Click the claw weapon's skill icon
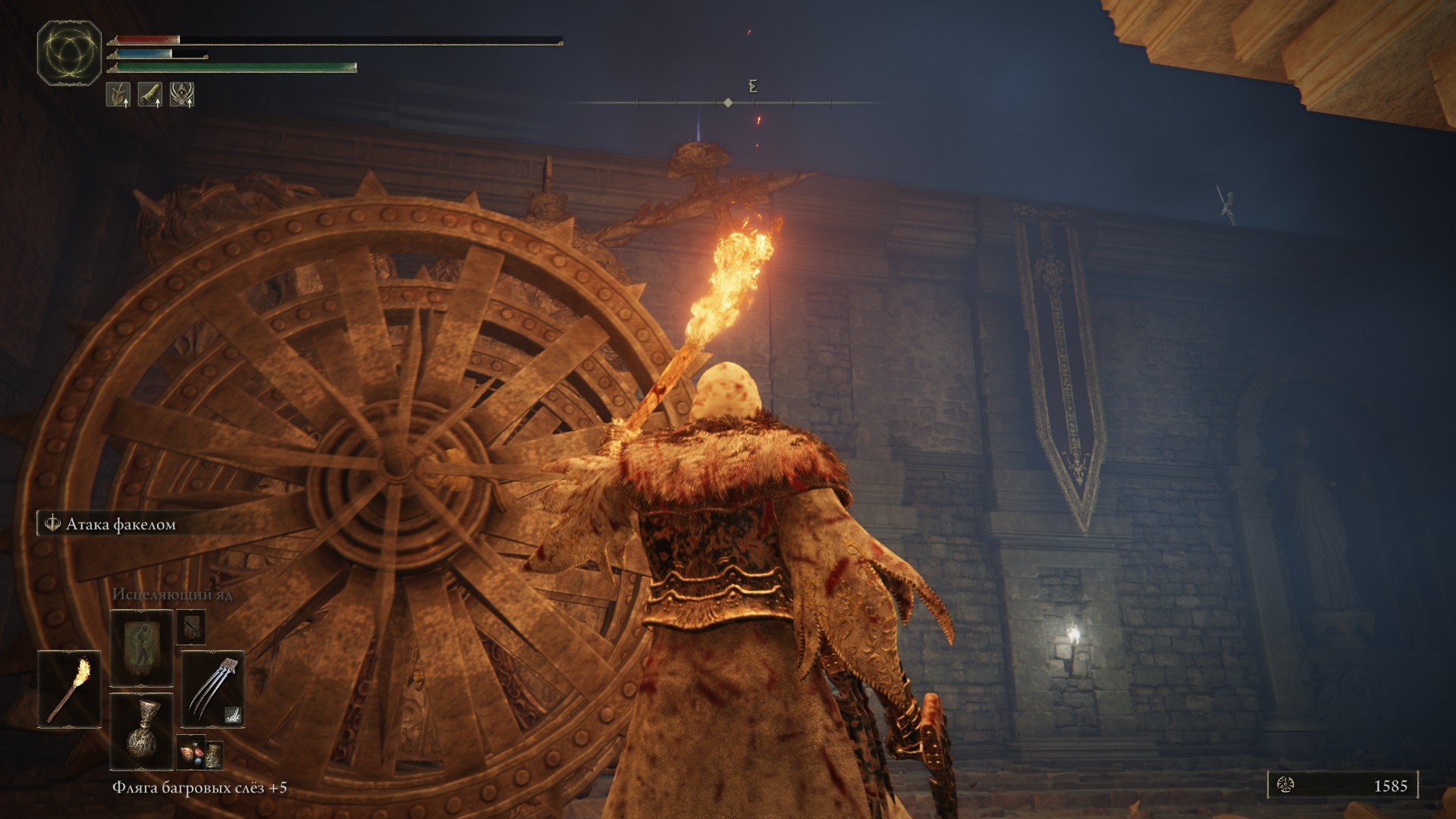This screenshot has height=819, width=1456. (233, 714)
